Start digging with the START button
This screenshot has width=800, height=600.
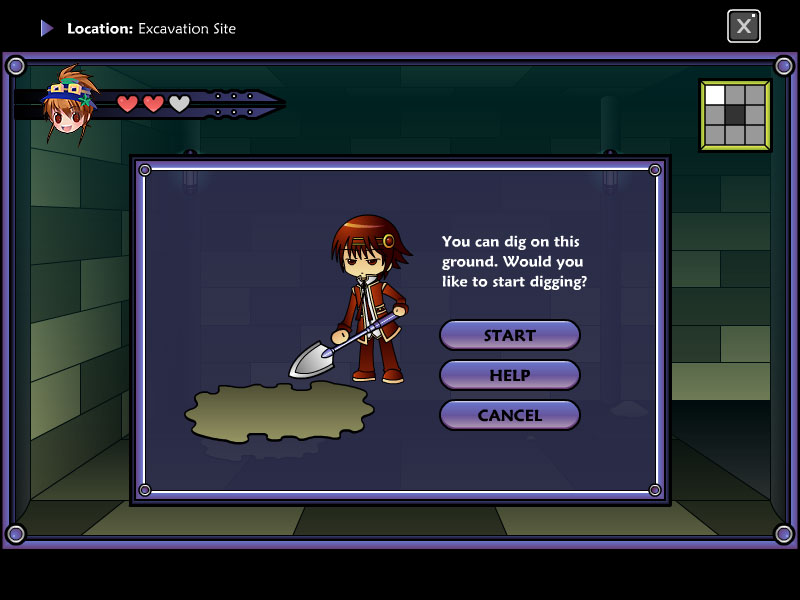tap(510, 335)
